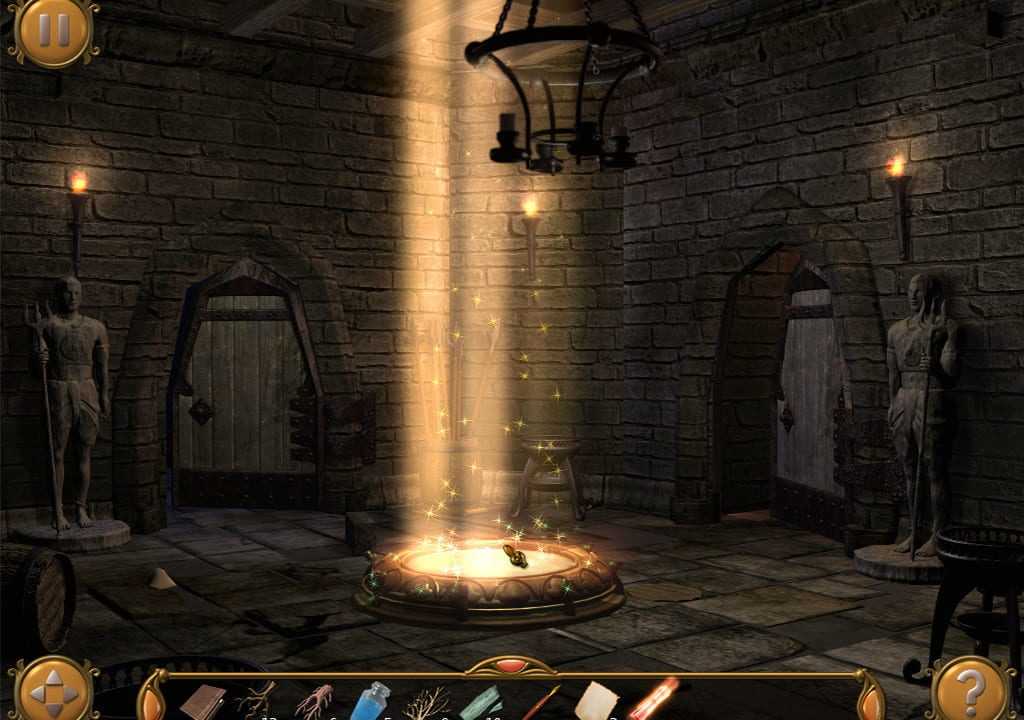Viewport: 1024px width, 720px height.
Task: Pick the pale dried branch item
Action: (427, 702)
